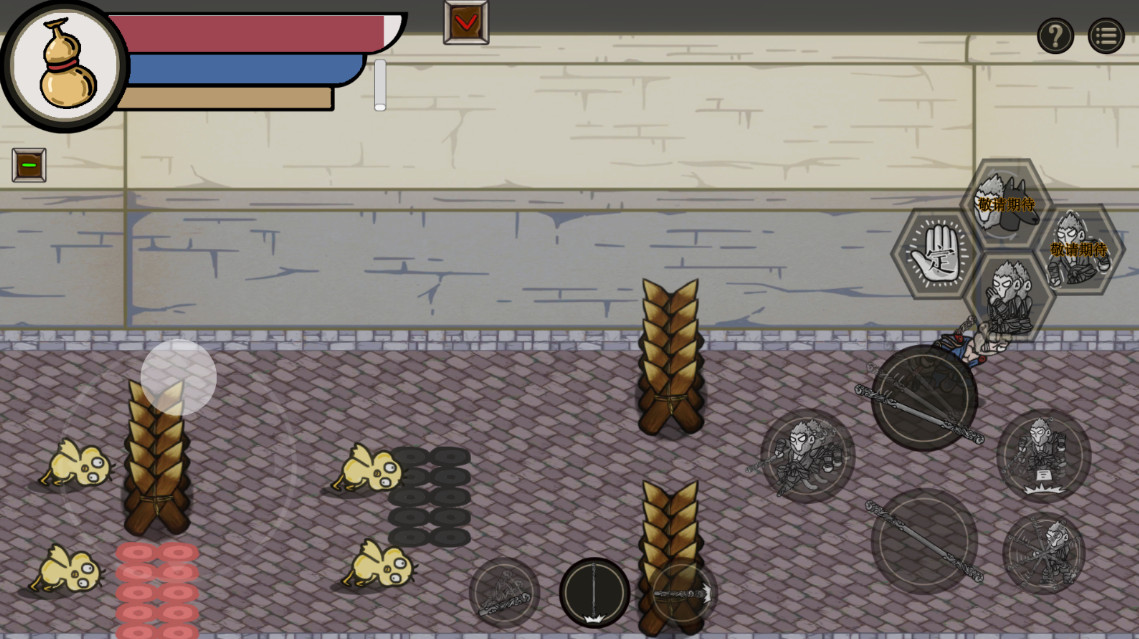Select the wolf-head transformation hexagon
Viewport: 1139px width, 639px height.
pos(1006,203)
